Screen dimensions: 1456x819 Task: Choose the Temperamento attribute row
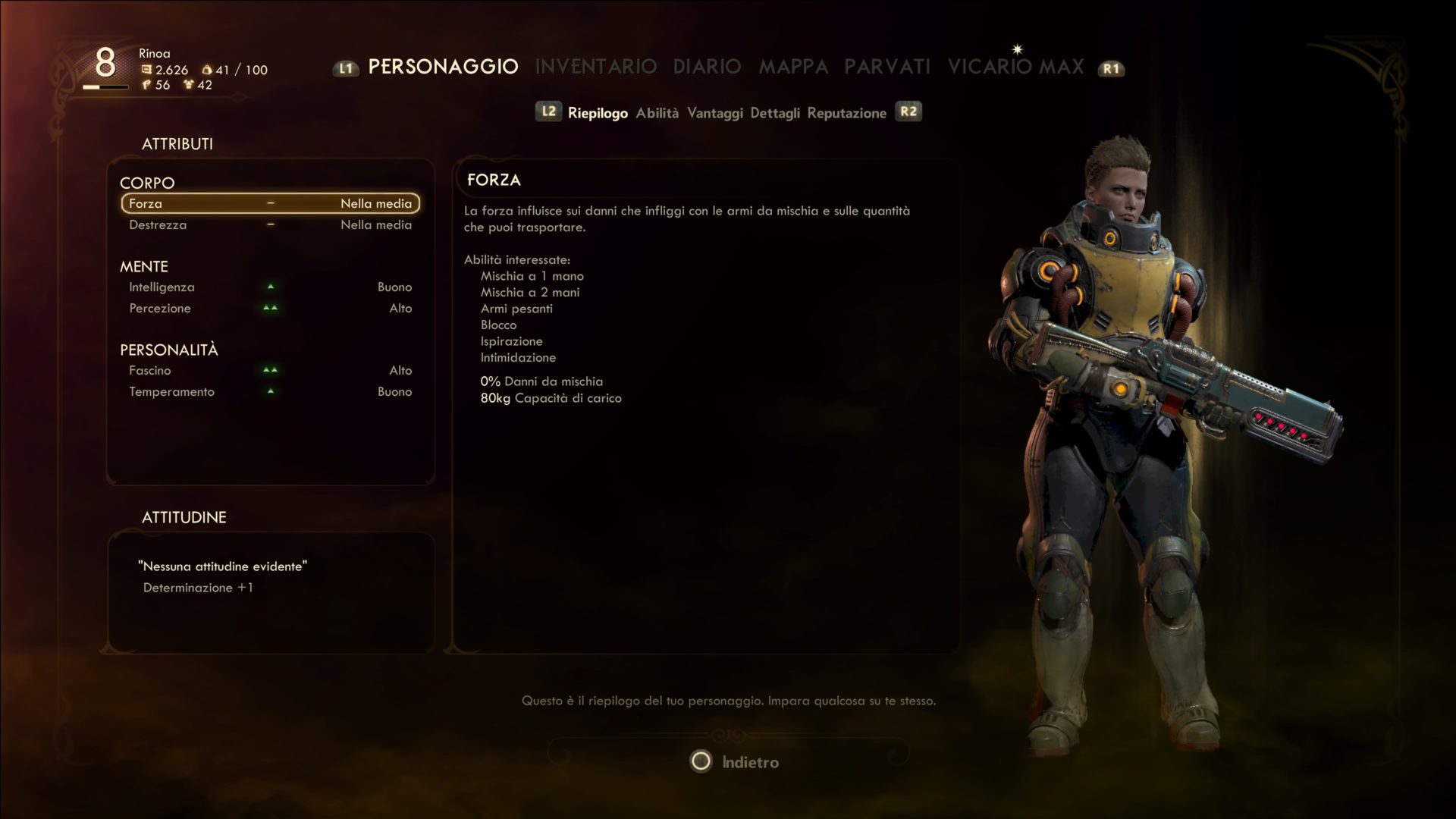click(270, 392)
